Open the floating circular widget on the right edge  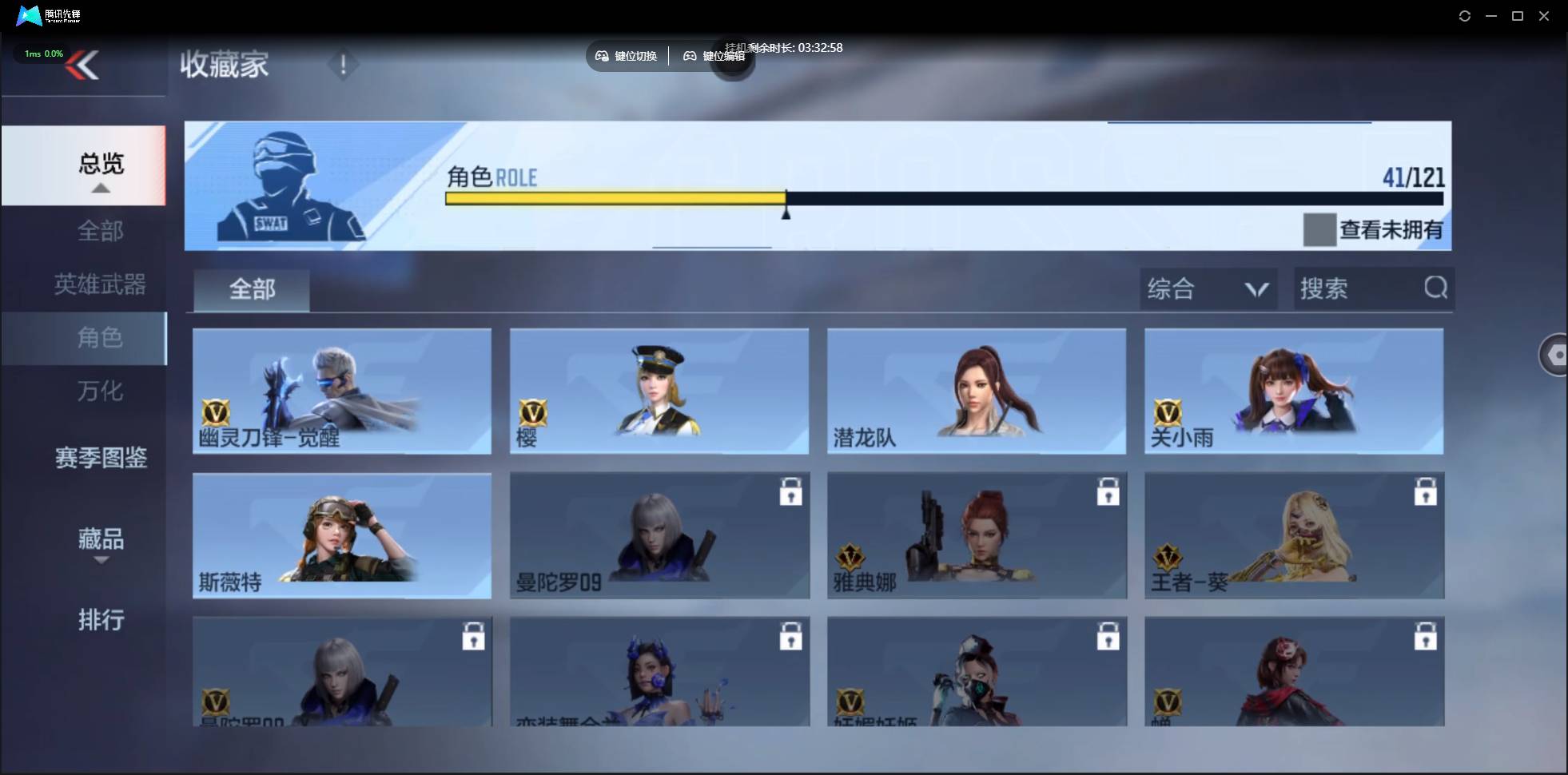(x=1554, y=354)
